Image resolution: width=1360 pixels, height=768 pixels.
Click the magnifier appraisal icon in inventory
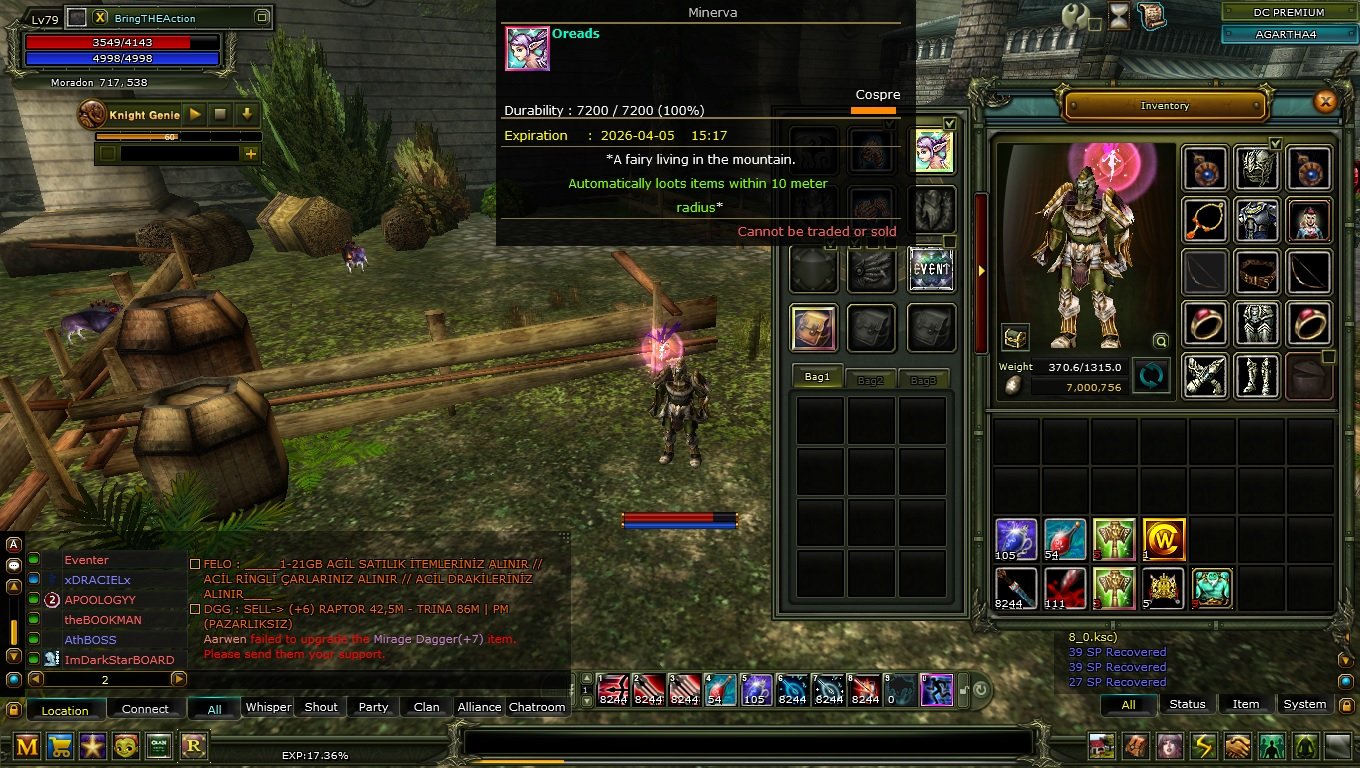click(x=1160, y=341)
